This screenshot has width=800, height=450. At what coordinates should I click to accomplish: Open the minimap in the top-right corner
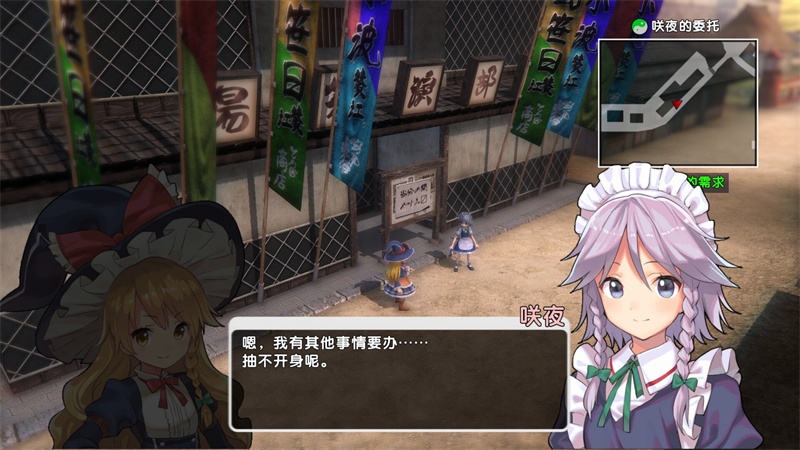(678, 102)
